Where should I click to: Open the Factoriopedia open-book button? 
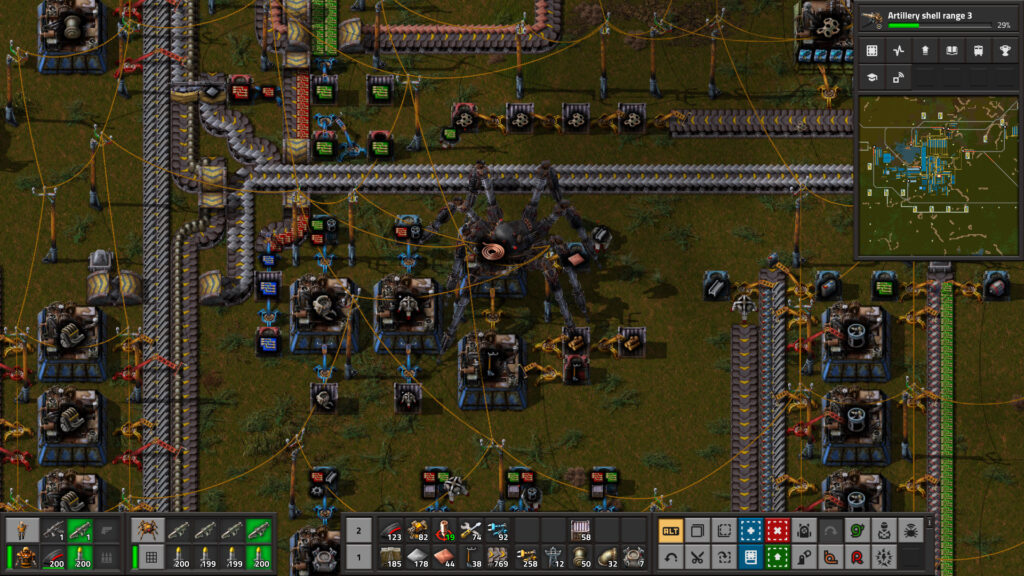click(x=950, y=50)
